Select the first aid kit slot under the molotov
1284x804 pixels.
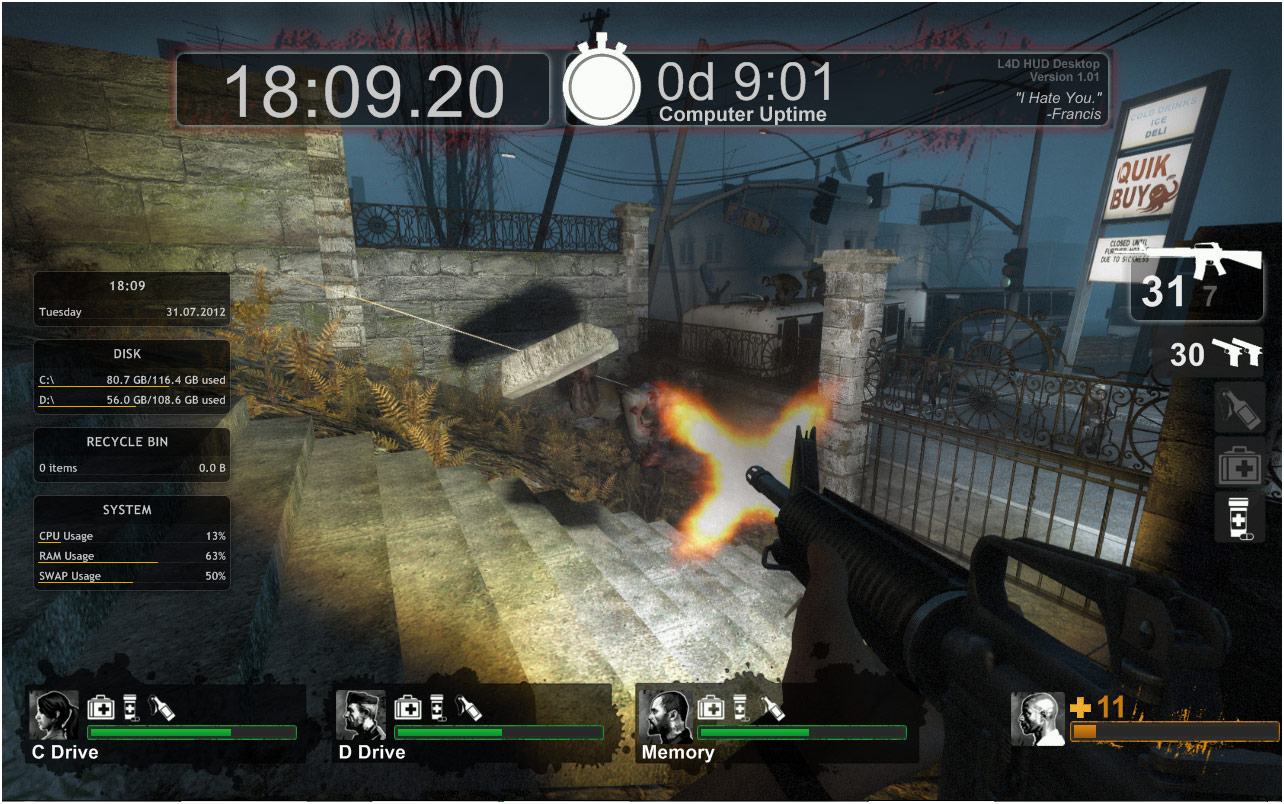[x=1239, y=464]
